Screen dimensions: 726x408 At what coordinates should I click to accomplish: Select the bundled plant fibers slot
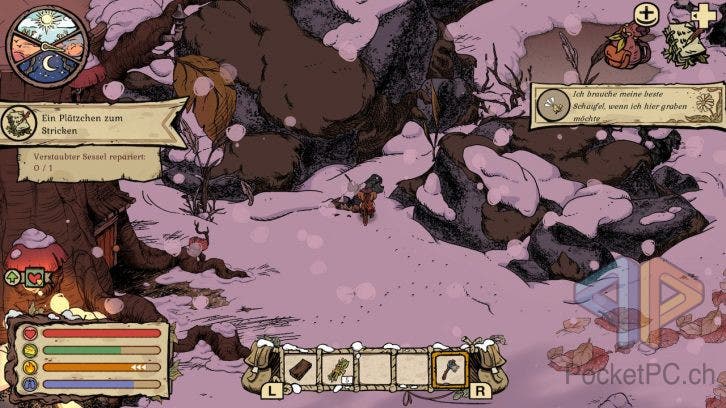click(x=336, y=369)
